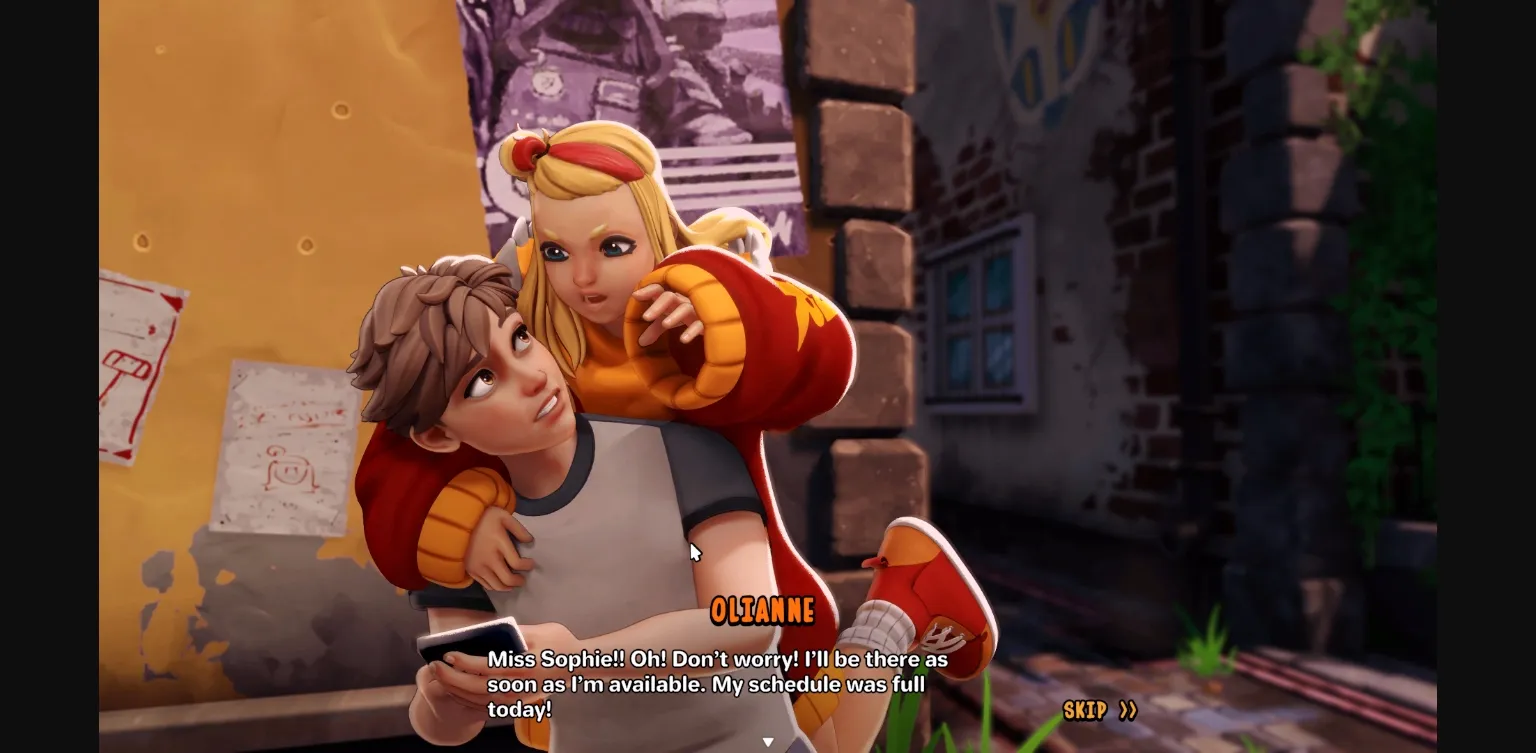Click the mouse cursor location on screen

[x=695, y=551]
